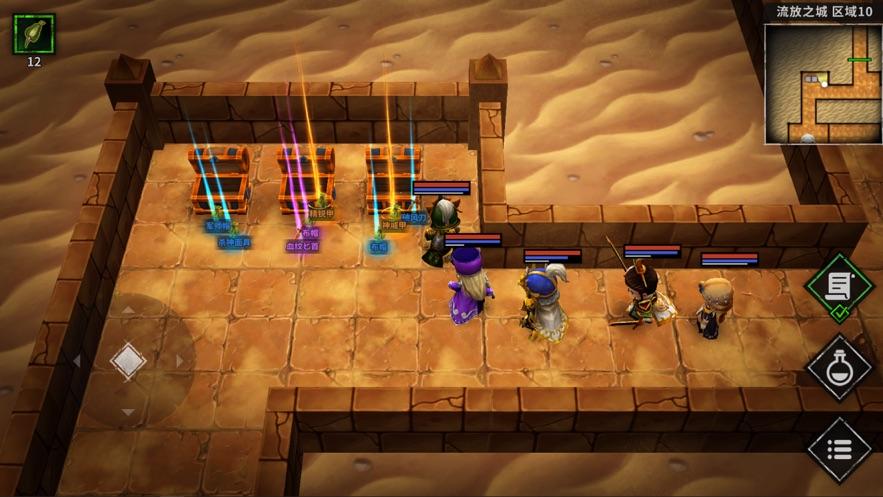Open the list menu button

point(839,447)
